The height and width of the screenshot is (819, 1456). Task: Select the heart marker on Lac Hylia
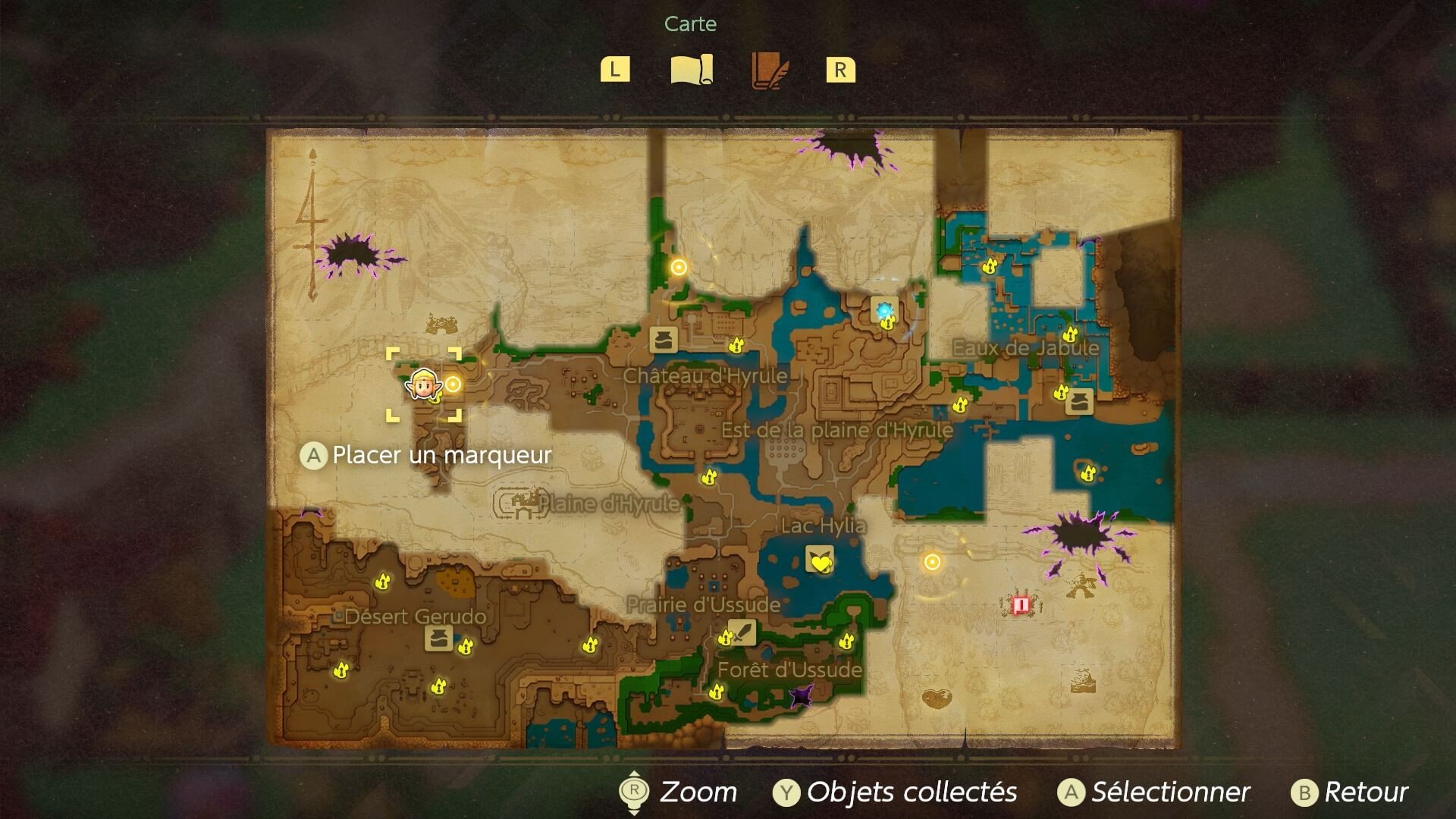tap(820, 560)
